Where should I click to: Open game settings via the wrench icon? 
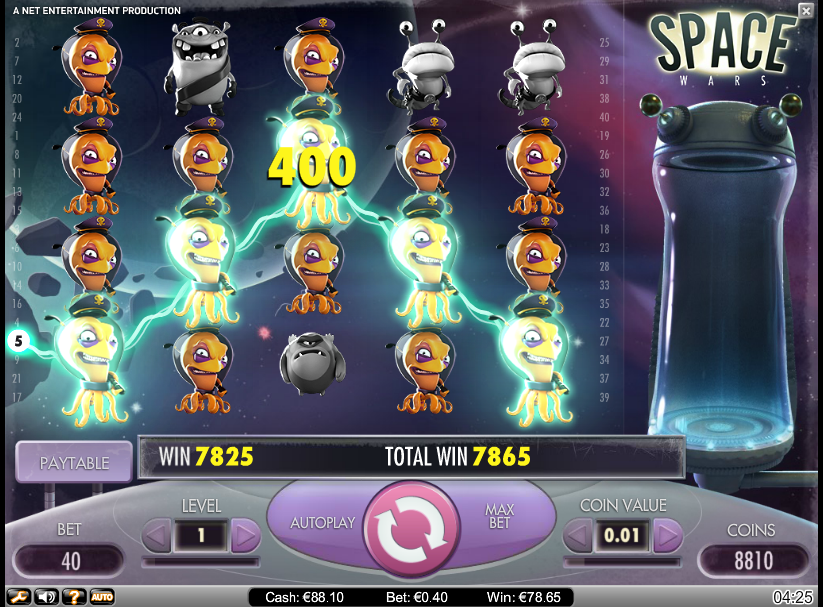(18, 597)
